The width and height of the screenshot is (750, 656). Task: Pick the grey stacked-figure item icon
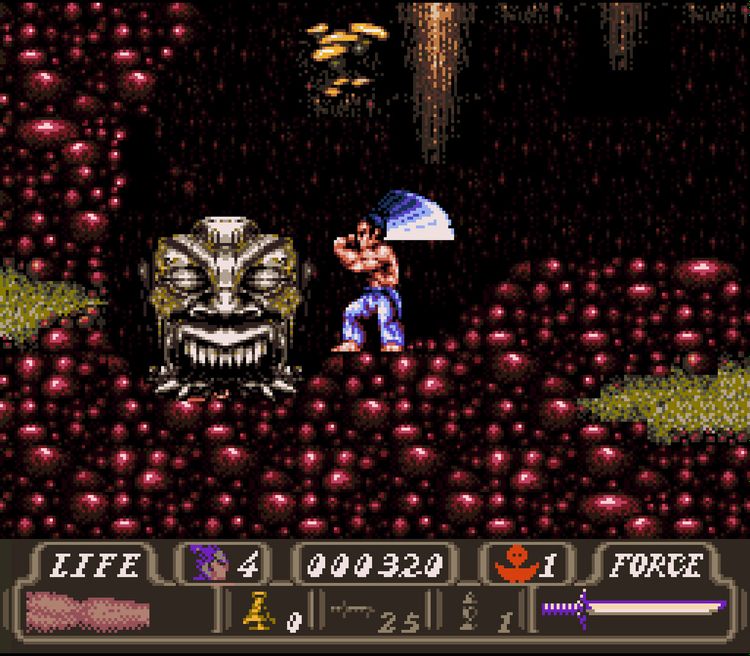coord(469,610)
